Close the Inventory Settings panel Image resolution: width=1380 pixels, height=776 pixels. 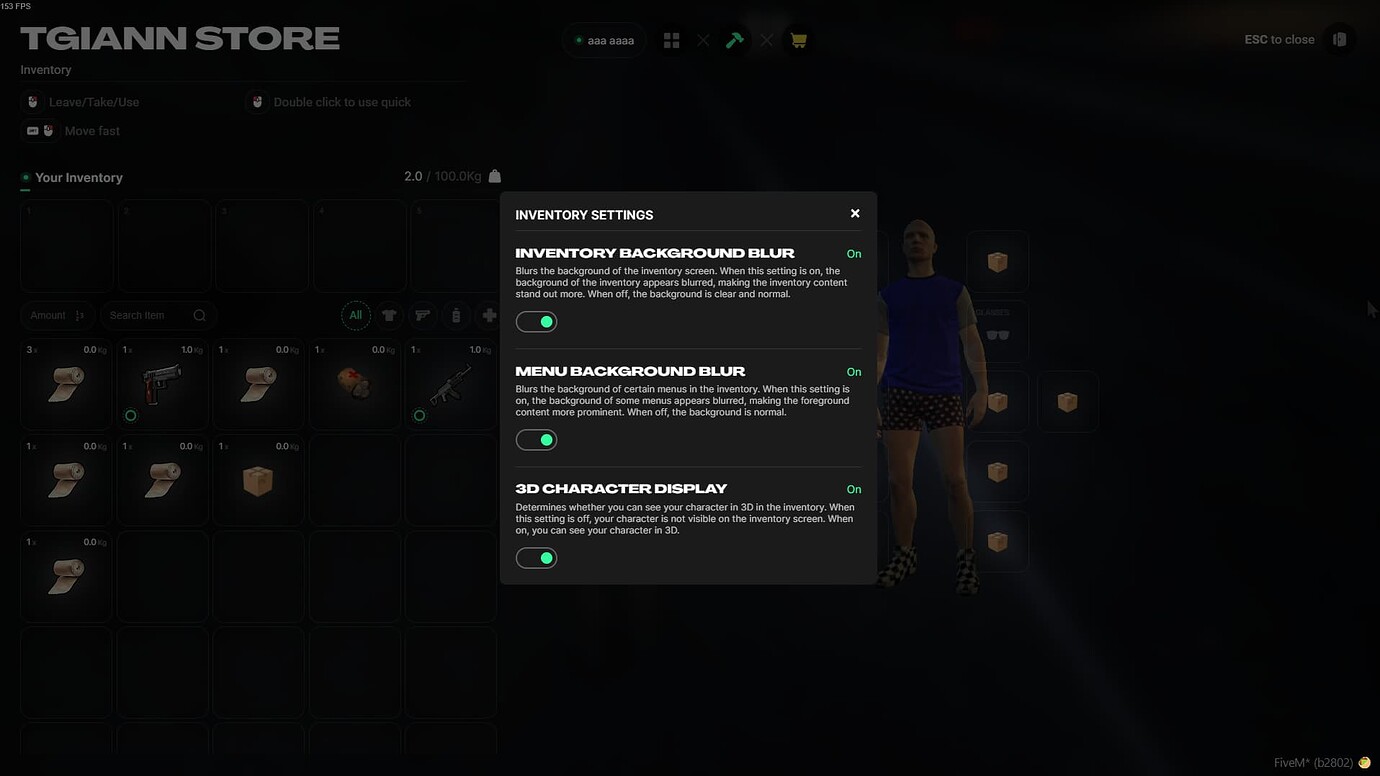(x=855, y=213)
